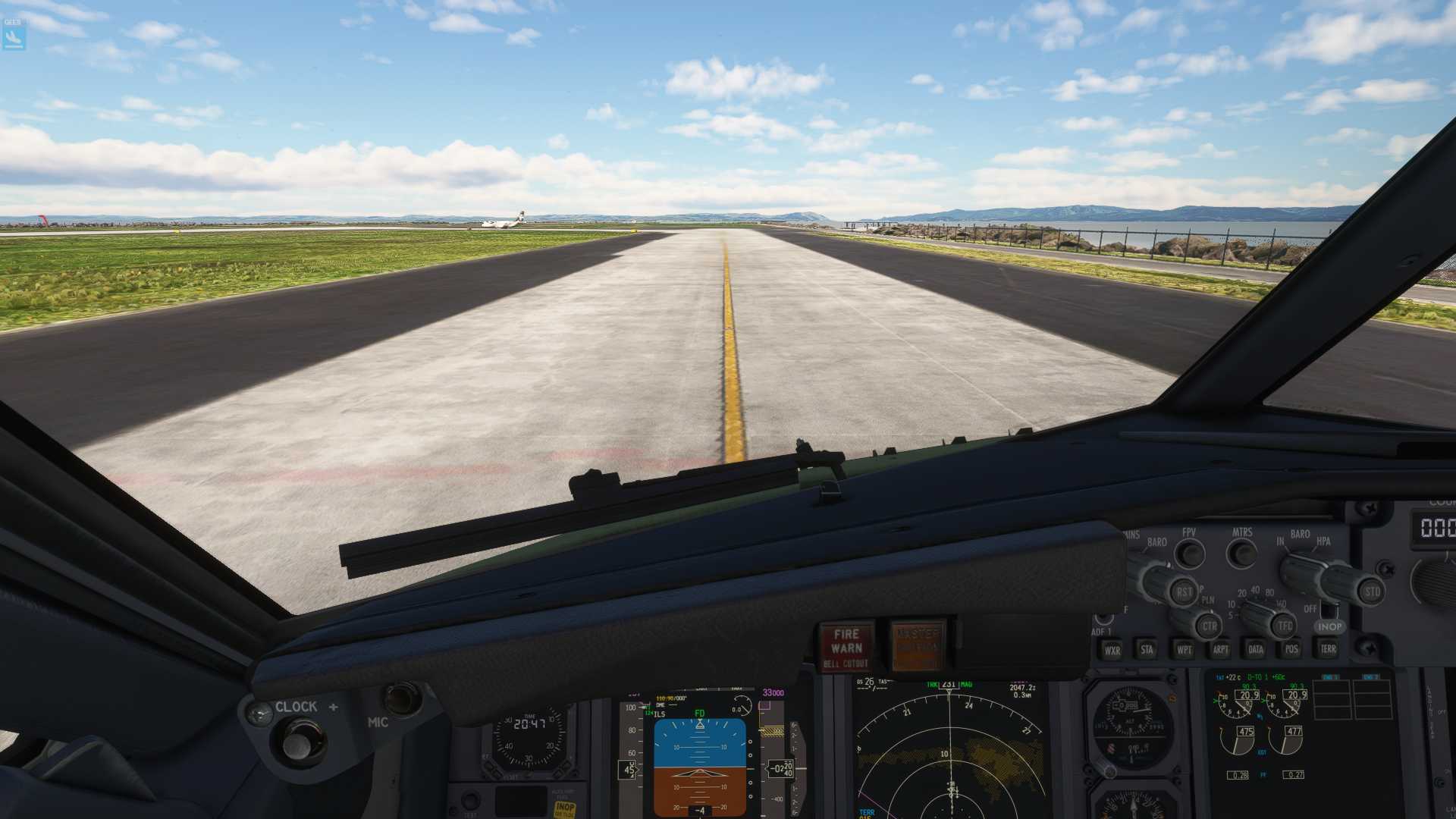The height and width of the screenshot is (819, 1456).
Task: Push the RST minimums reset knob
Action: [1183, 591]
